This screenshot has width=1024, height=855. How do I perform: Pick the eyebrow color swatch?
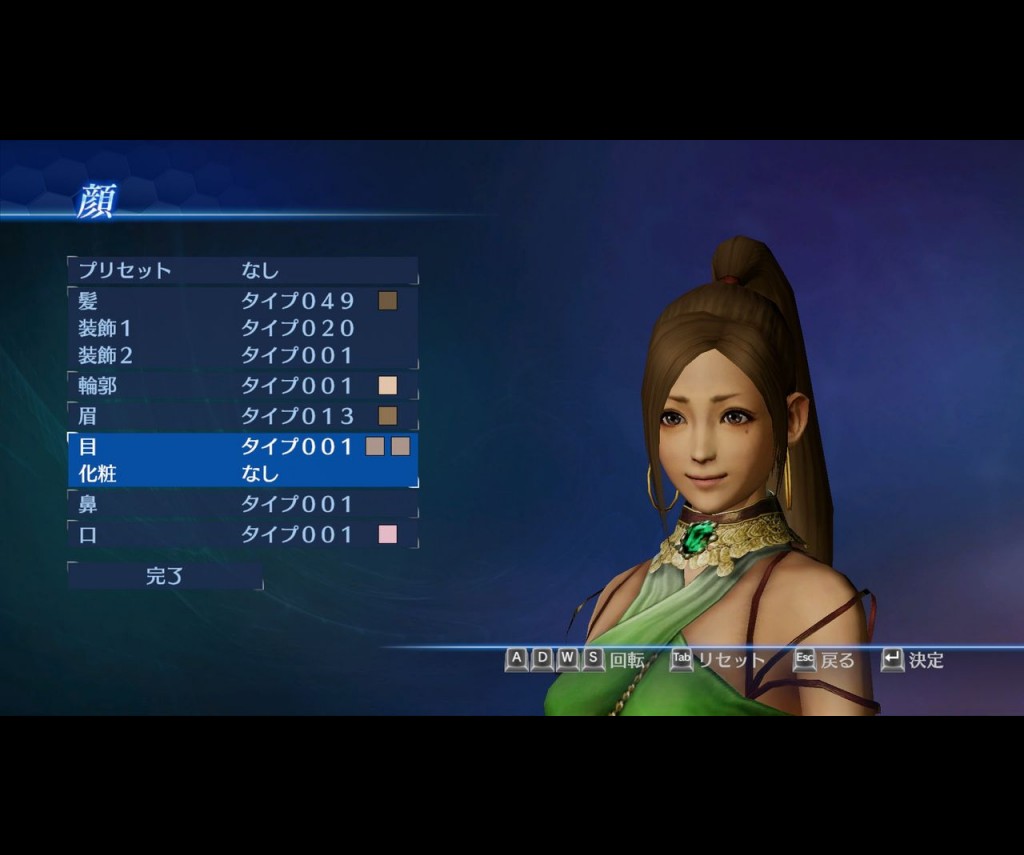coord(388,416)
